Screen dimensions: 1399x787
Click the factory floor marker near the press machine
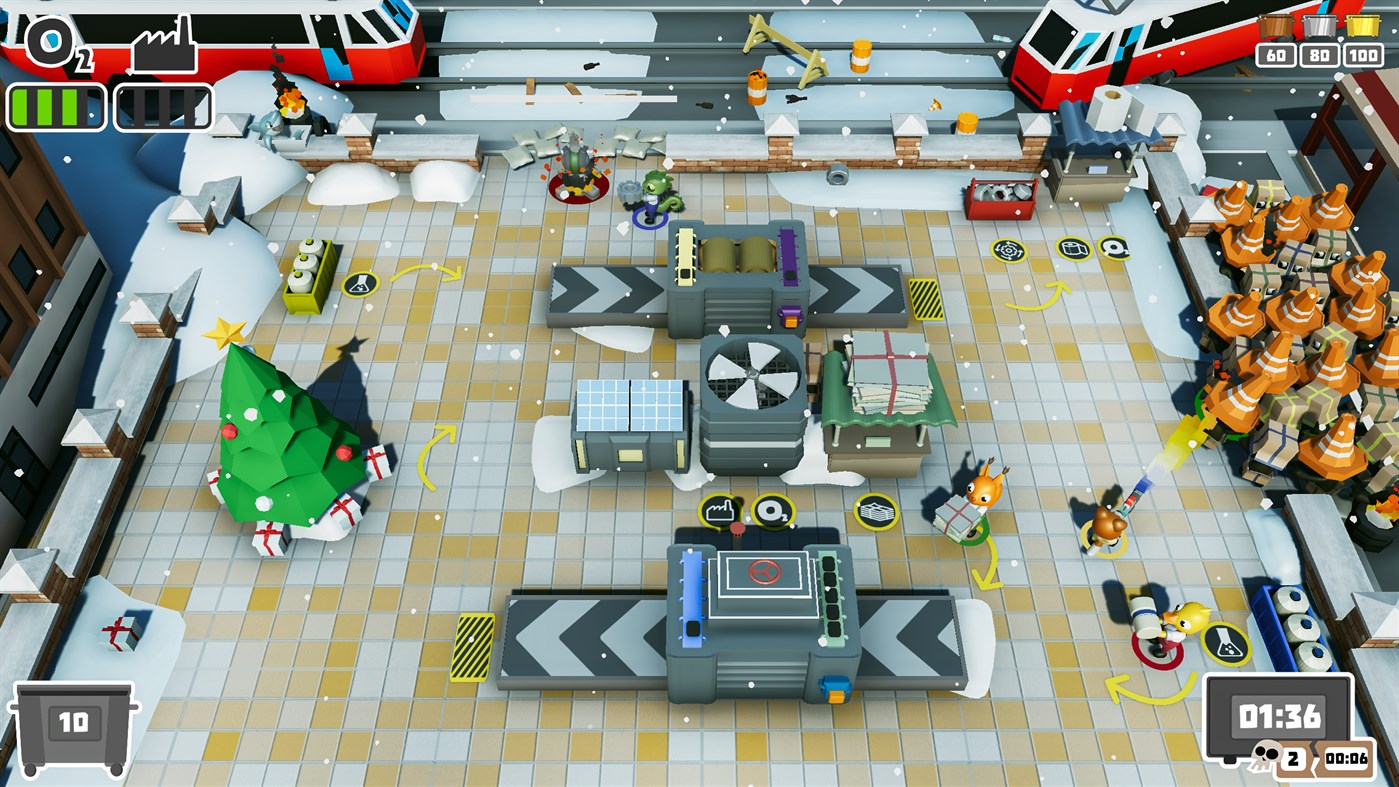click(721, 510)
